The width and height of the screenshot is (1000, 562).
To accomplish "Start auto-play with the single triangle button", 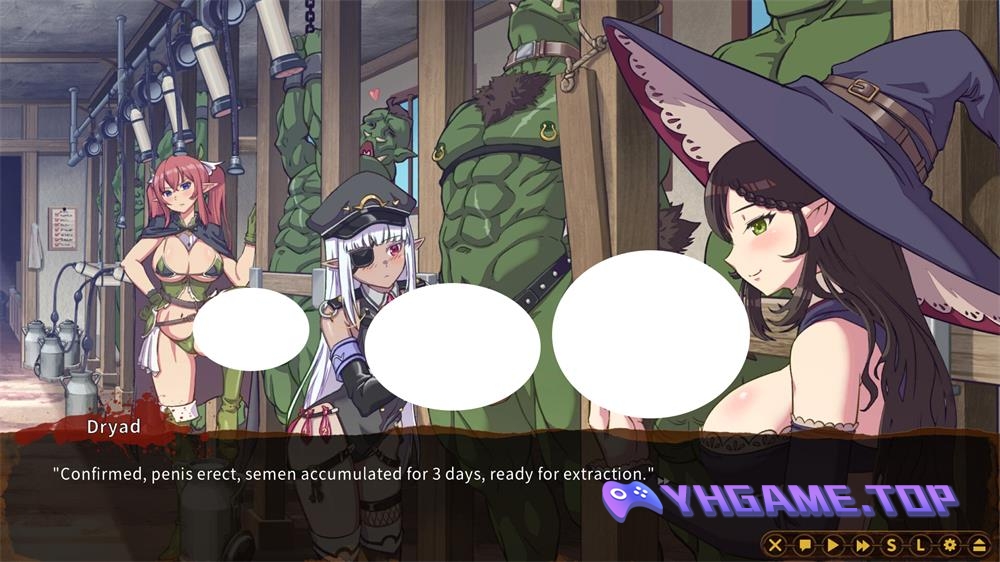I will click(x=832, y=545).
